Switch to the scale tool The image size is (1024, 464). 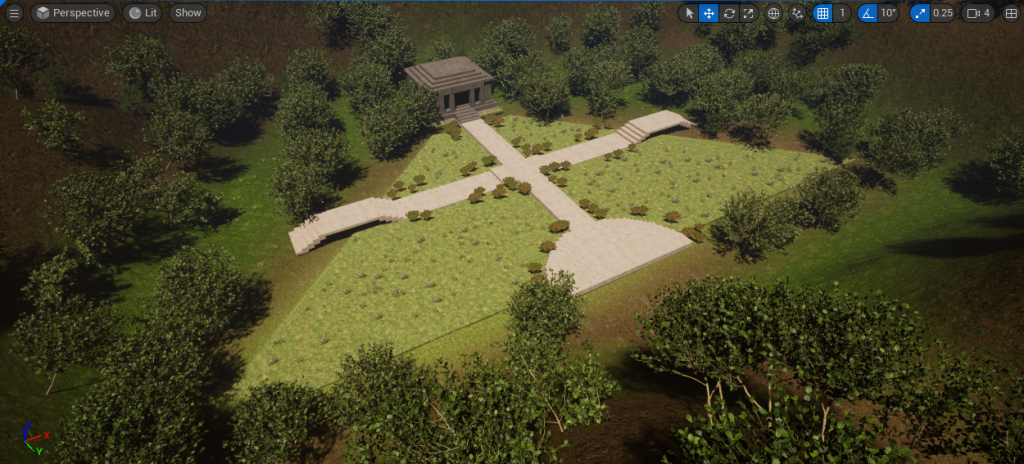coord(748,13)
